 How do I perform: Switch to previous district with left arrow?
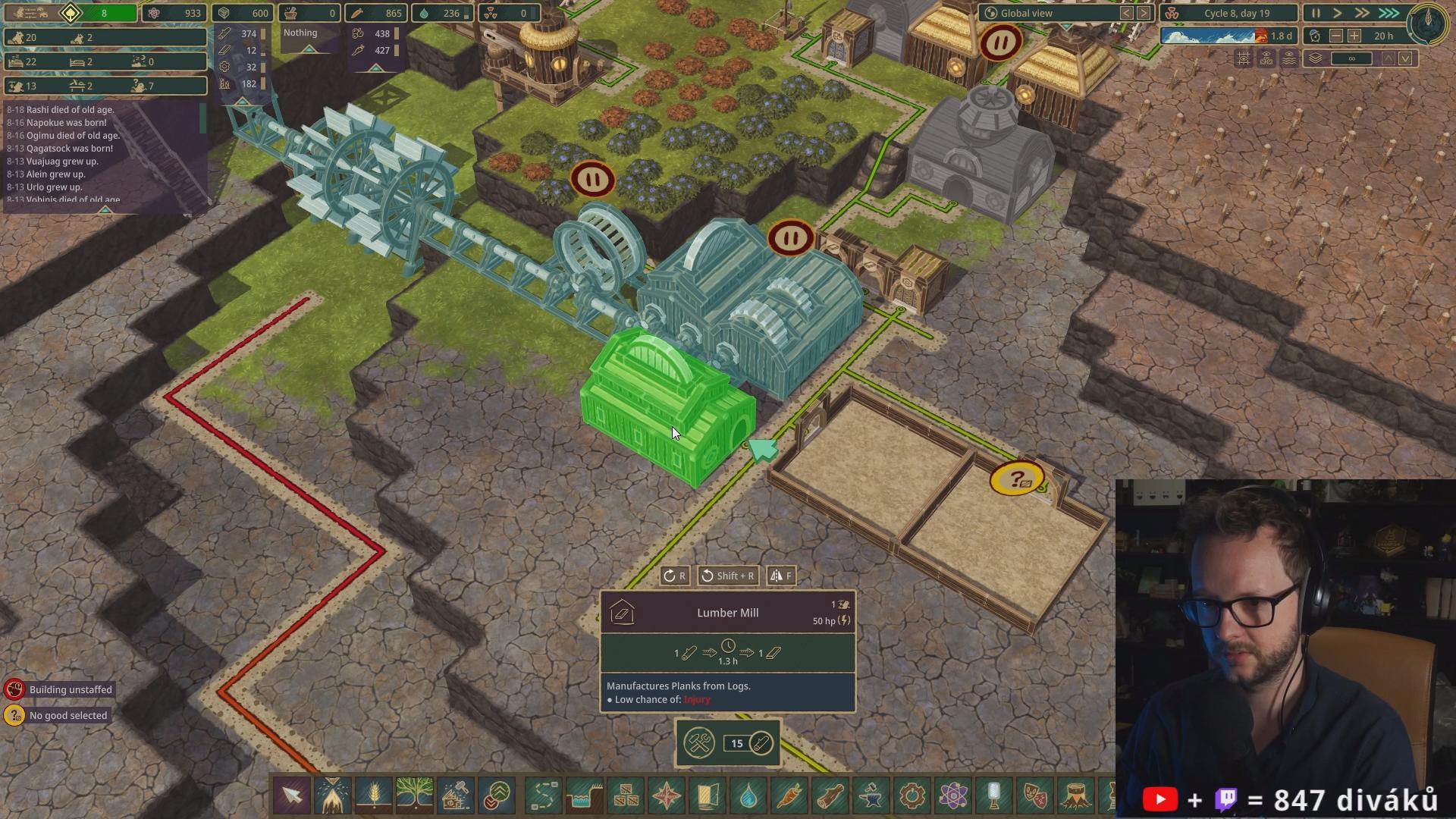(x=1127, y=13)
